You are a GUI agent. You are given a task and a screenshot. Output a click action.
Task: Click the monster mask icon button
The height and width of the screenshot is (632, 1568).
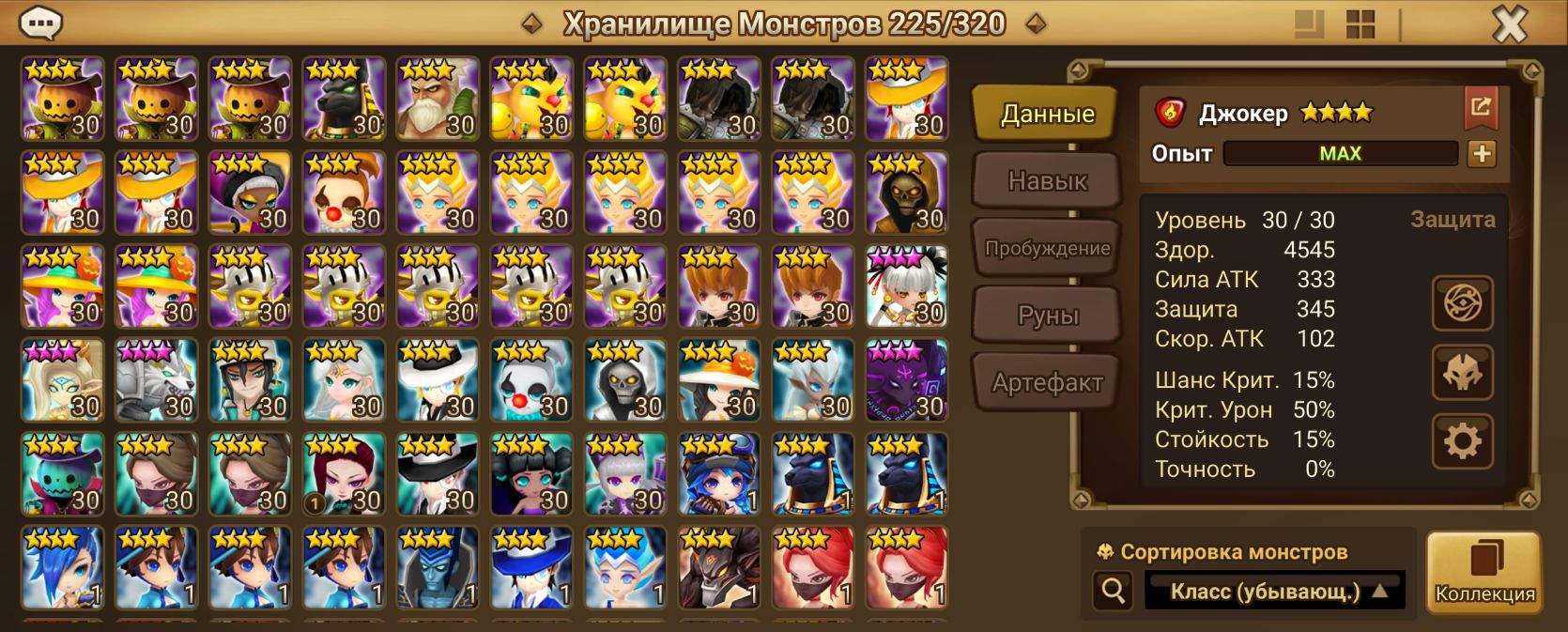(x=1462, y=373)
